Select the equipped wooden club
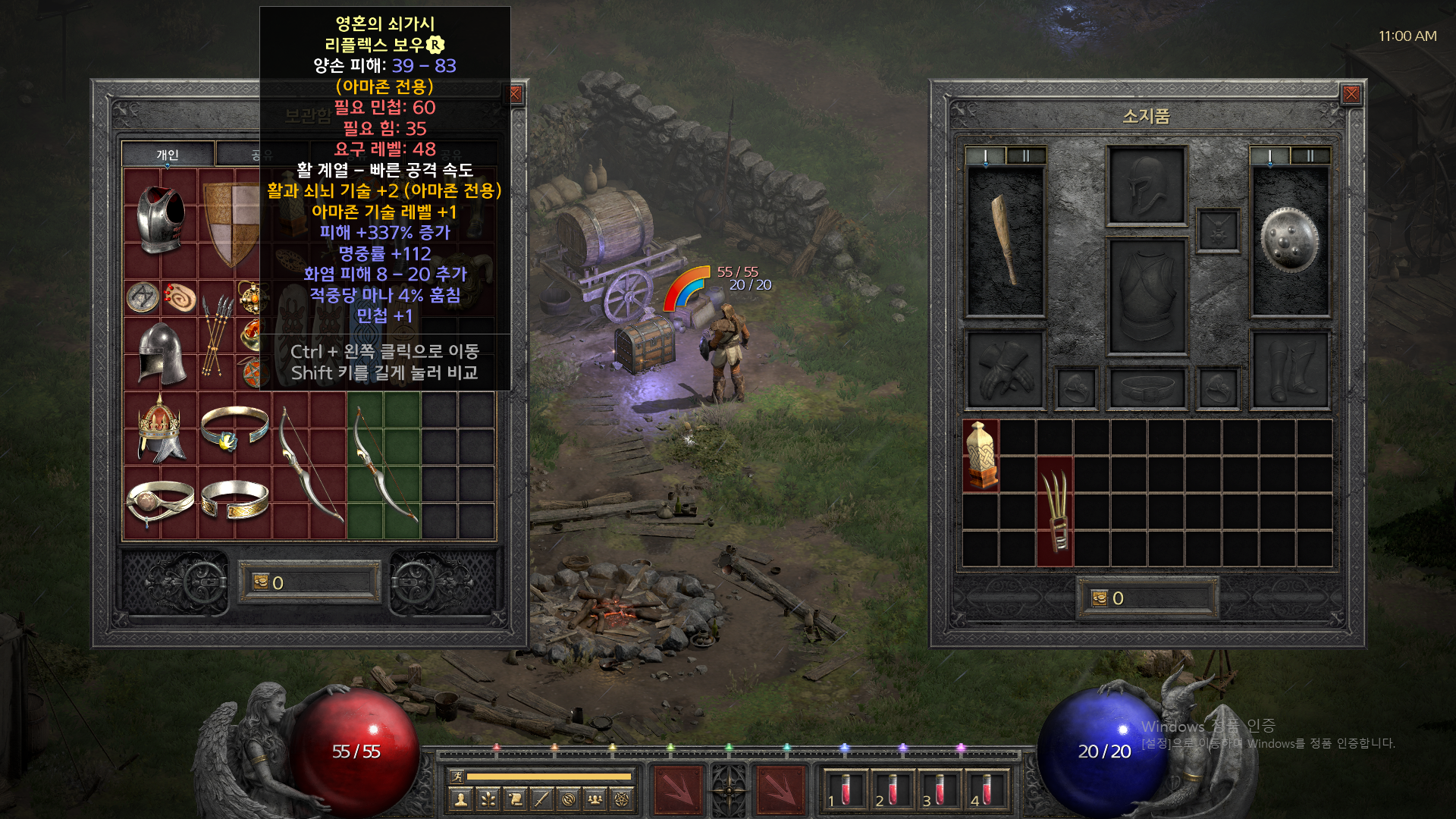This screenshot has width=1456, height=819. click(x=1005, y=240)
